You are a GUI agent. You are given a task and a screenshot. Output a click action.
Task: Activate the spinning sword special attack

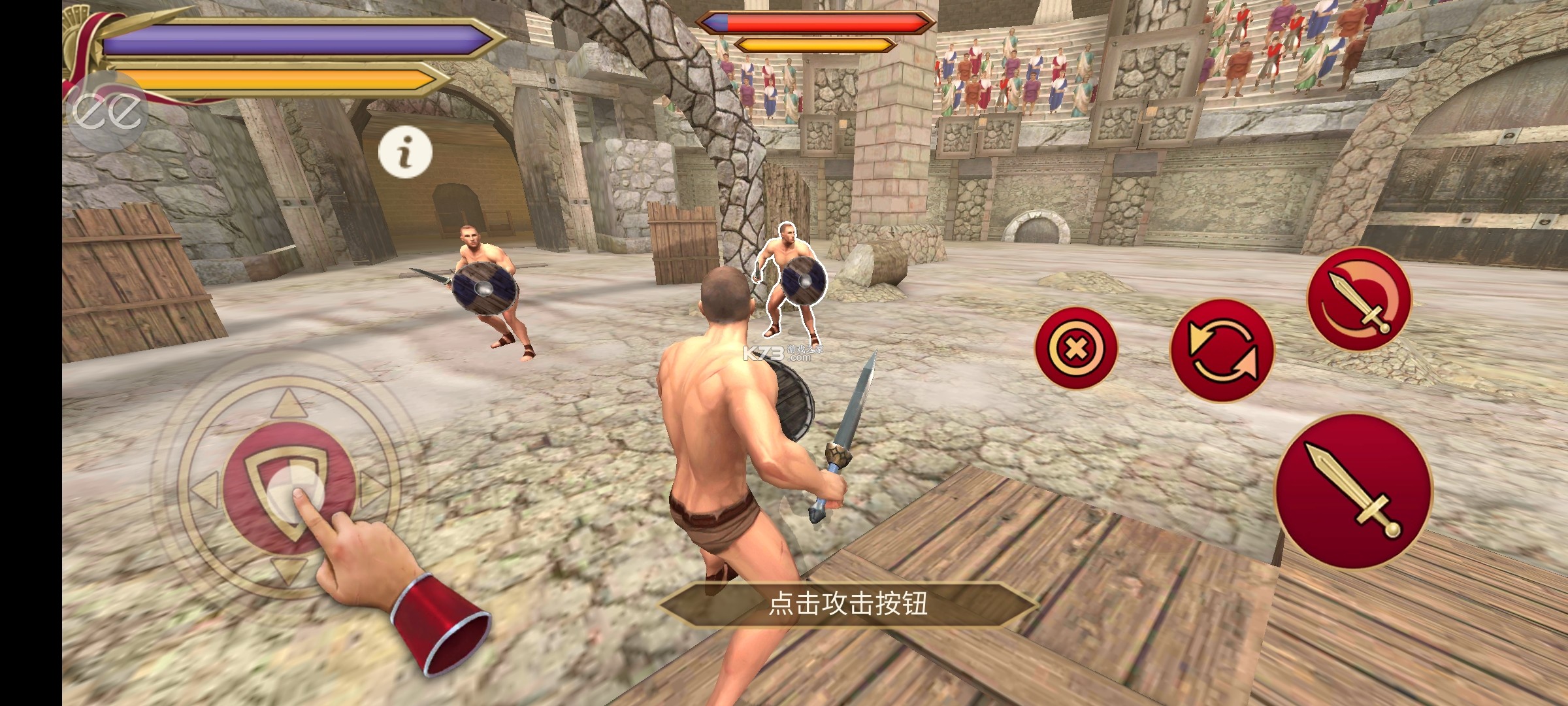(1359, 300)
